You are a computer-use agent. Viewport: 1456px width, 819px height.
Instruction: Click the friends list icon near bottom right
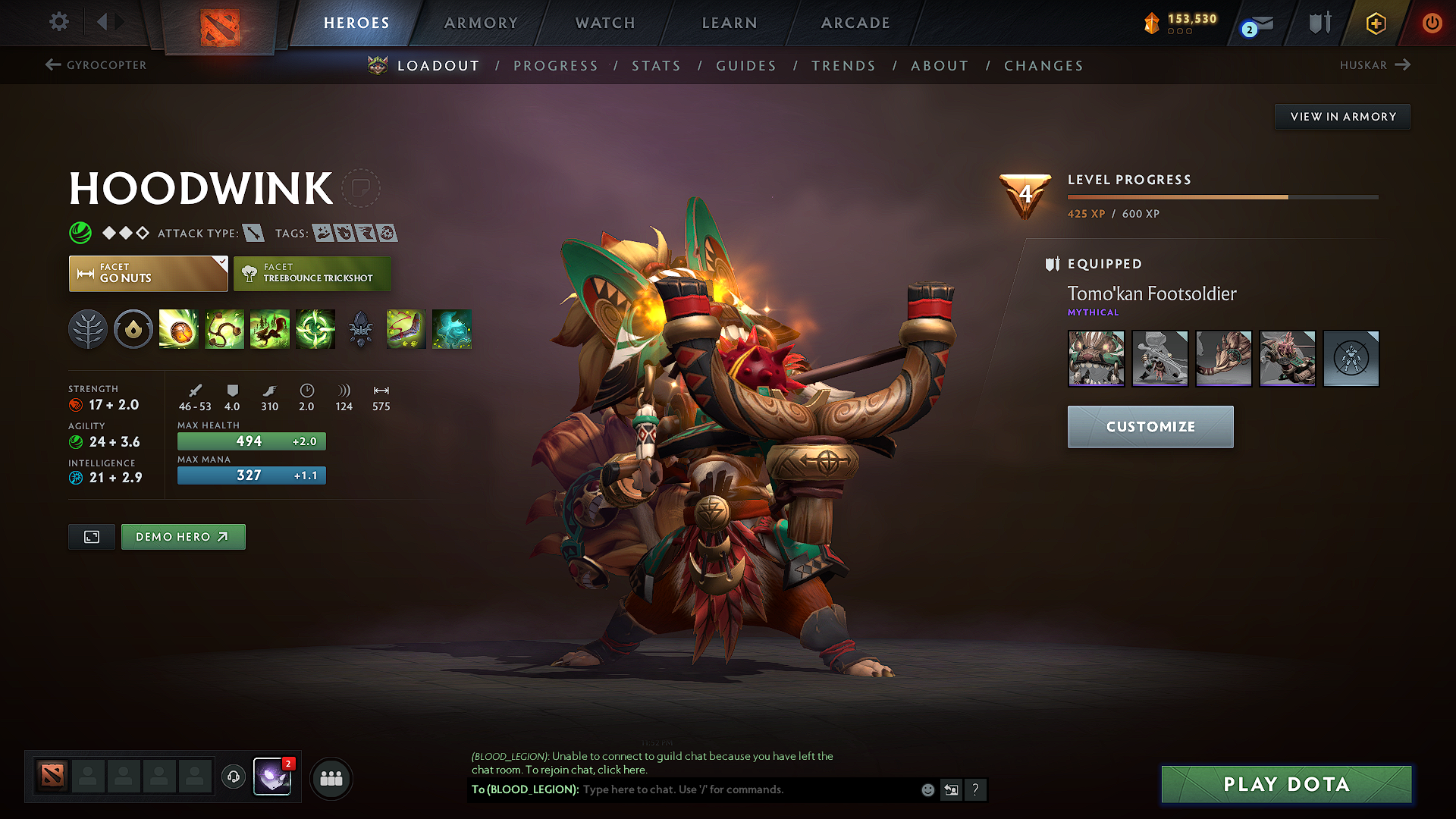pos(331,778)
